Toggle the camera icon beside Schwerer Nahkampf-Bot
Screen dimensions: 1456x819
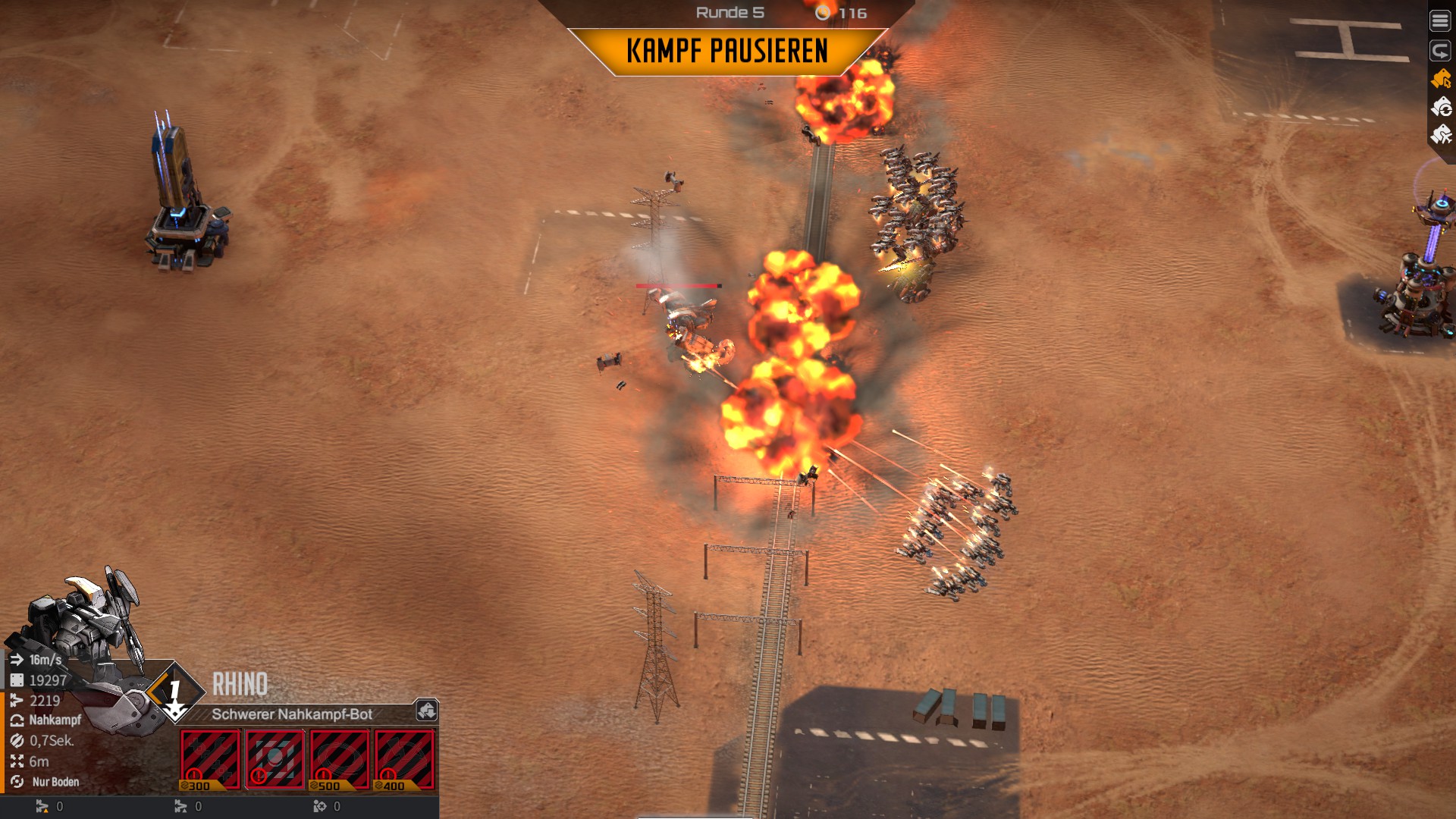pos(426,711)
